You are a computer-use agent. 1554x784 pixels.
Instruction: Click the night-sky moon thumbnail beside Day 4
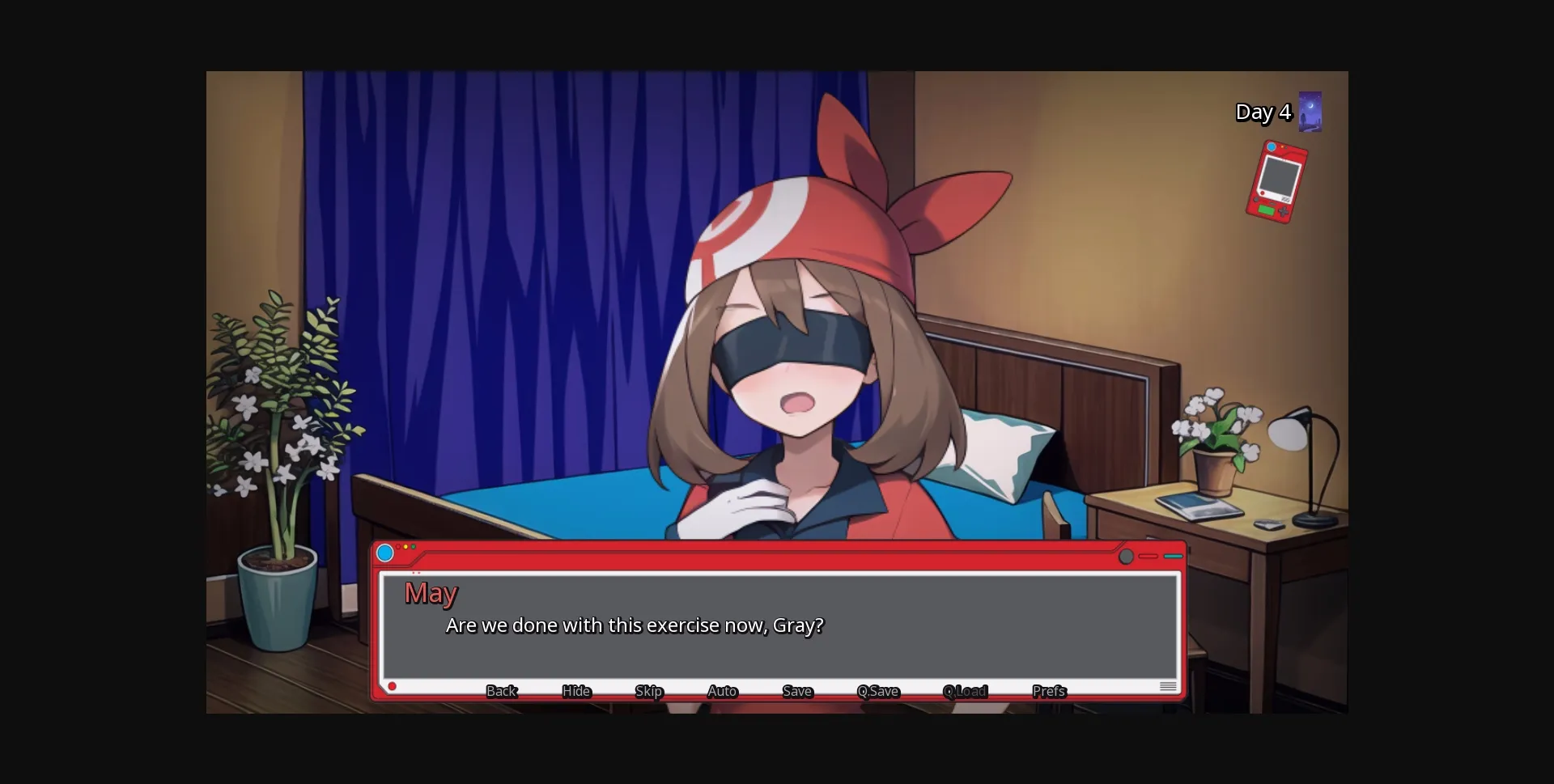coord(1309,112)
